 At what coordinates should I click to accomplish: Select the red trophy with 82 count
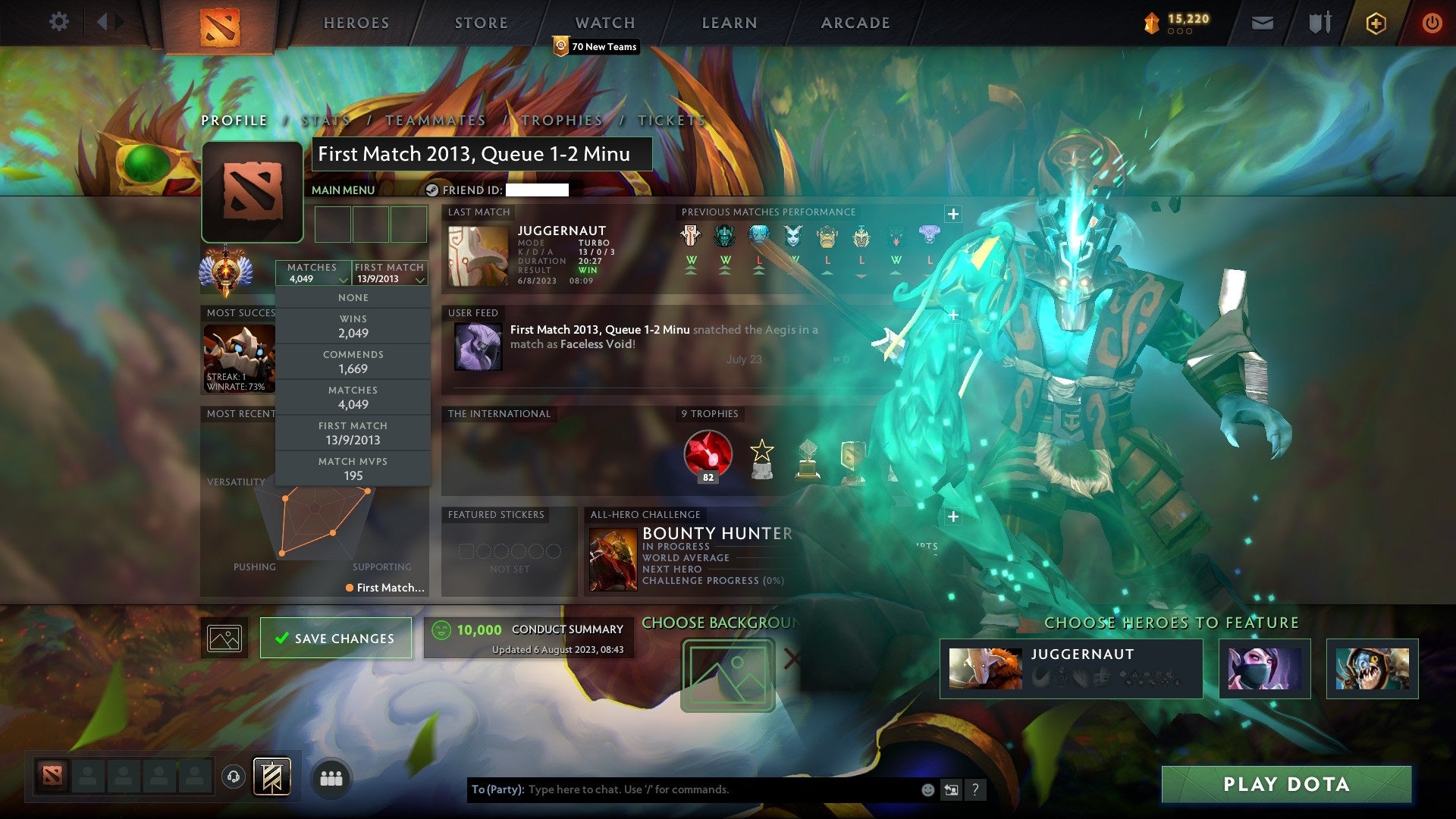[x=708, y=455]
